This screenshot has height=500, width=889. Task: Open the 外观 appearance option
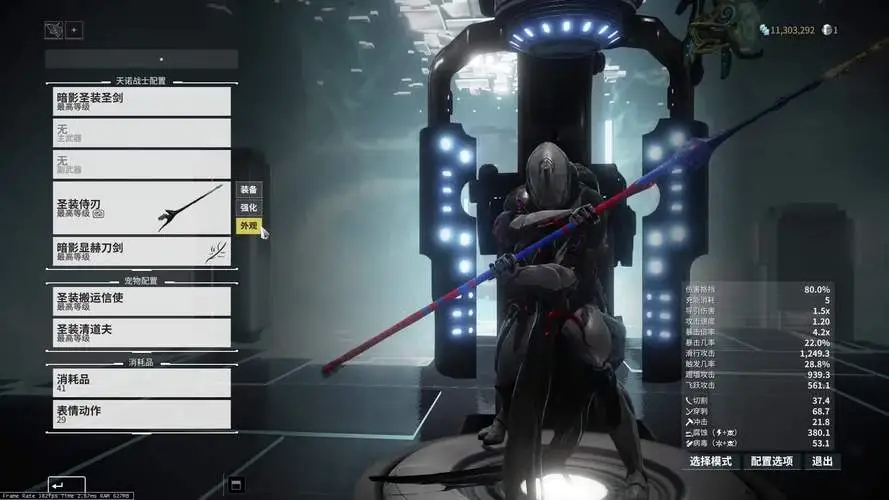pos(247,226)
